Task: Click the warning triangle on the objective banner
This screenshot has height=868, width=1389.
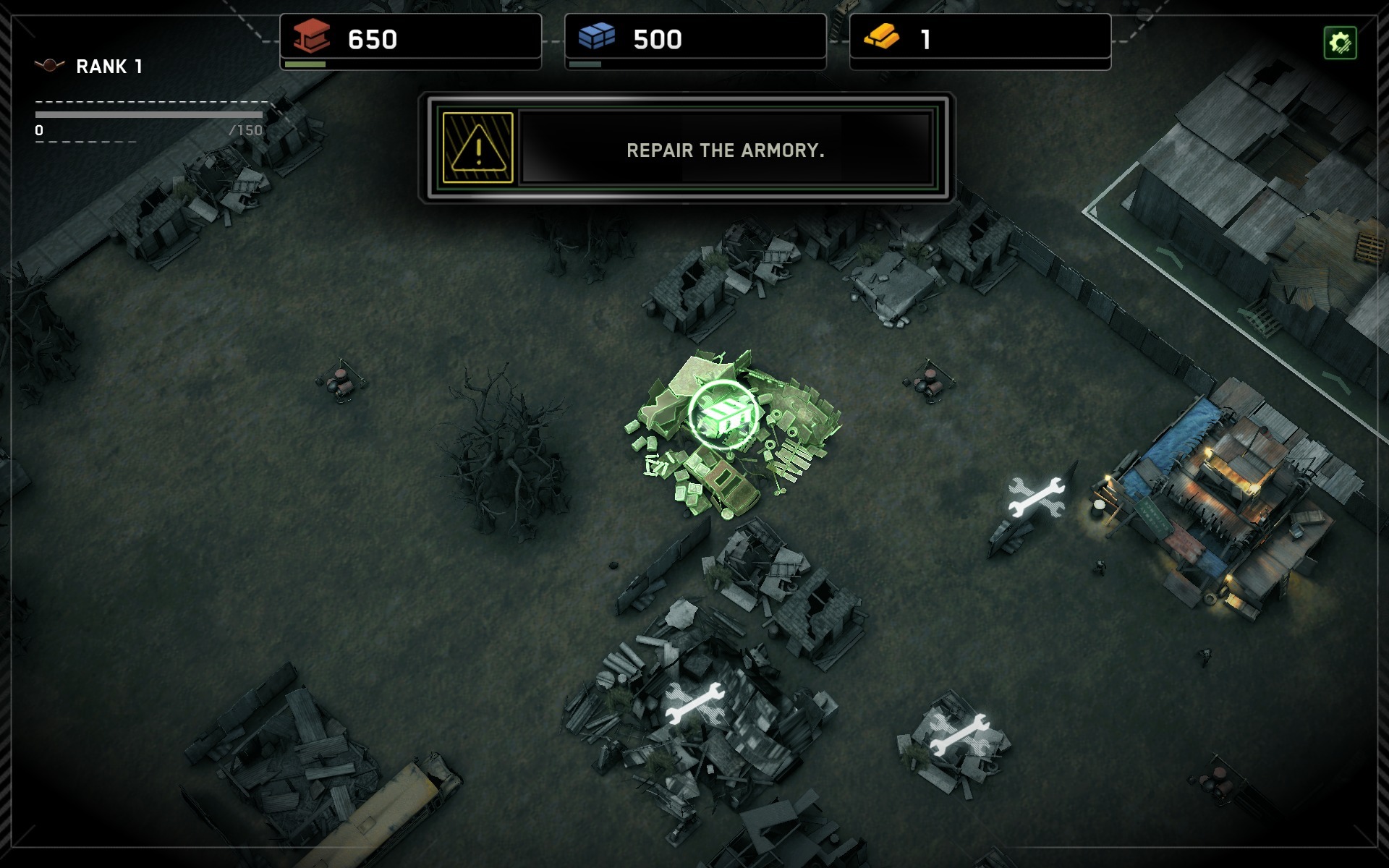Action: (477, 150)
